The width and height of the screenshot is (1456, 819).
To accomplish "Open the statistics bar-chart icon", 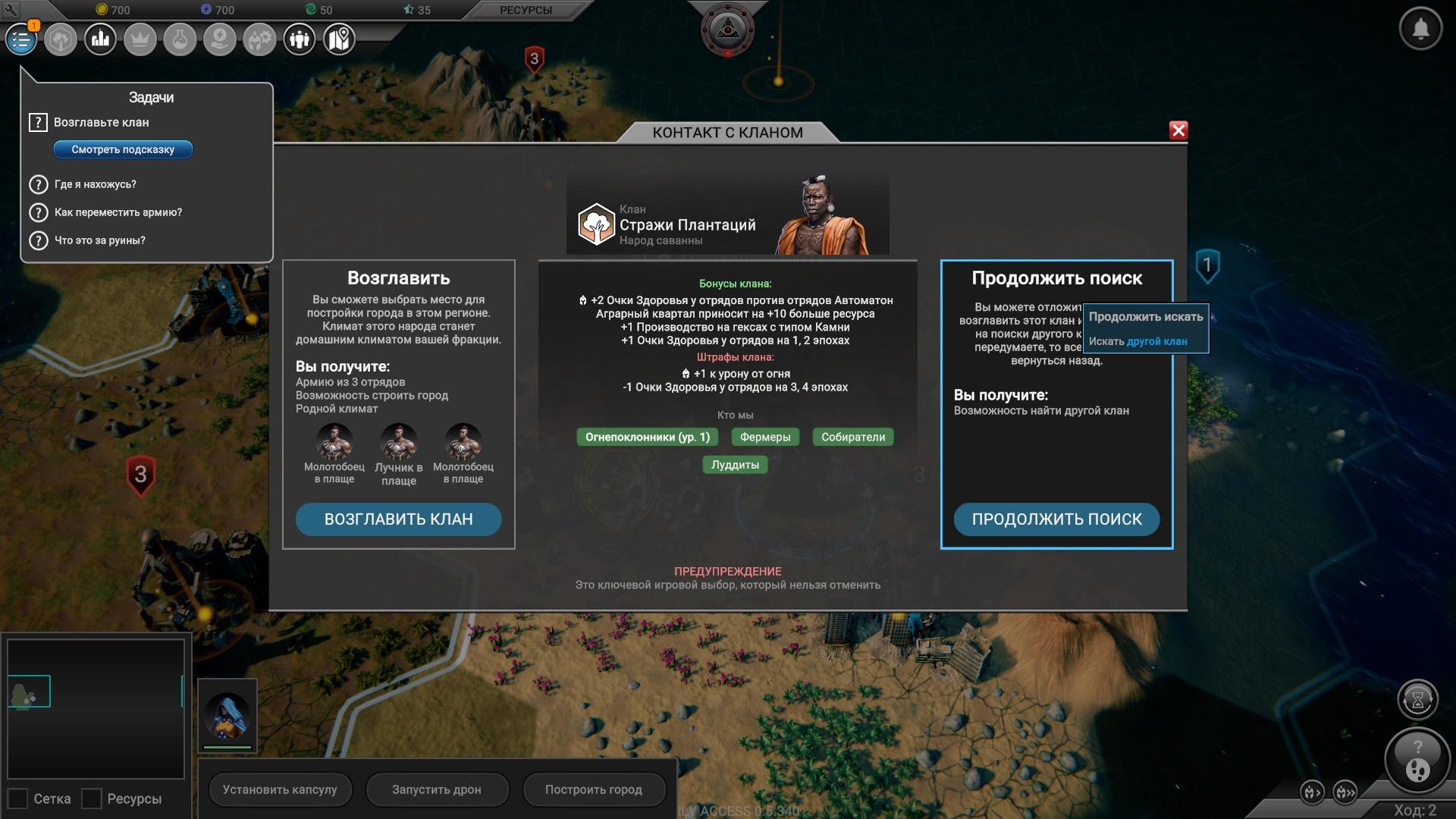I will click(100, 39).
